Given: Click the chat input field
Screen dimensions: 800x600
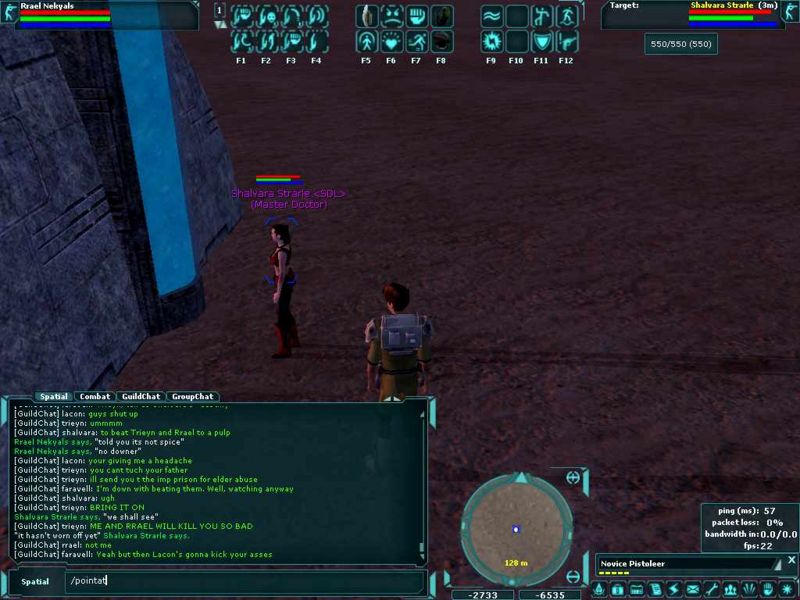Looking at the screenshot, I should coord(240,580).
